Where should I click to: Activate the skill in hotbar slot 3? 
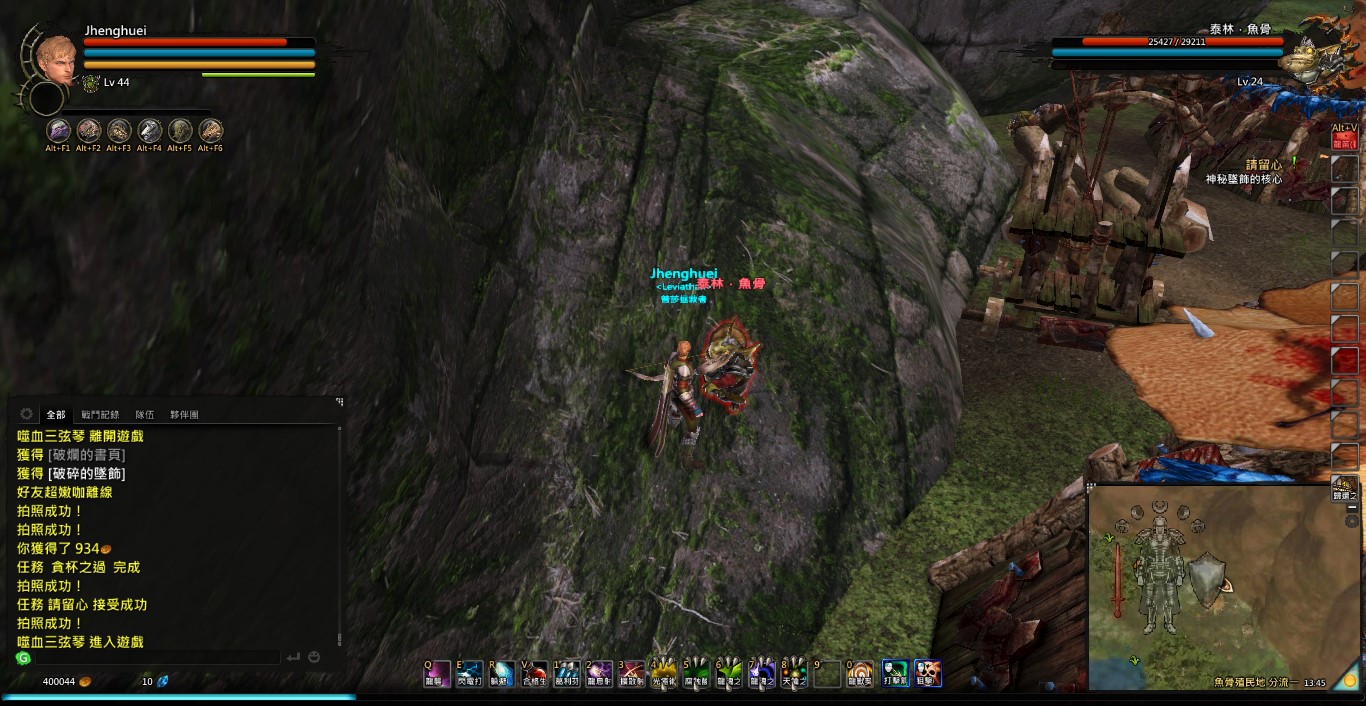tap(631, 673)
